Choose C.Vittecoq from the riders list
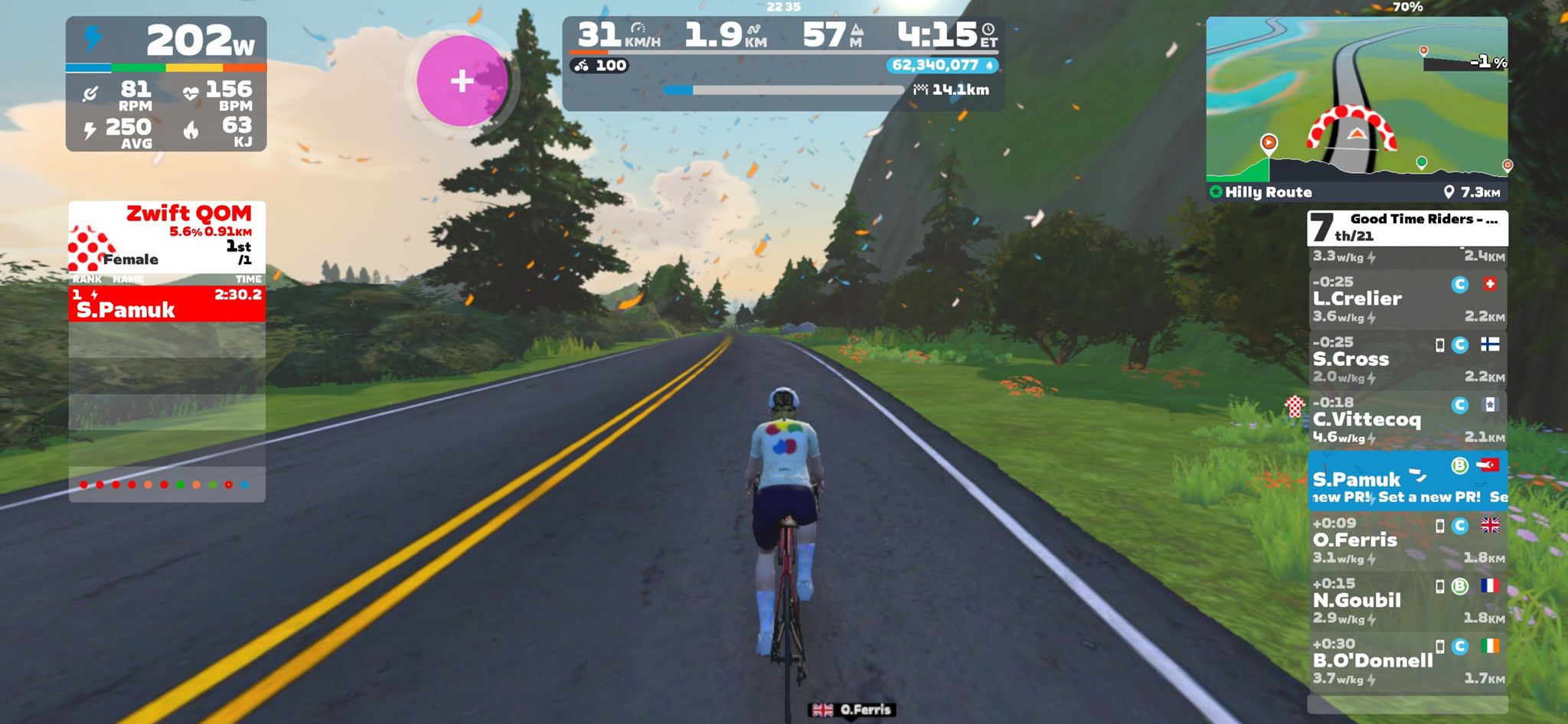 pos(1407,420)
